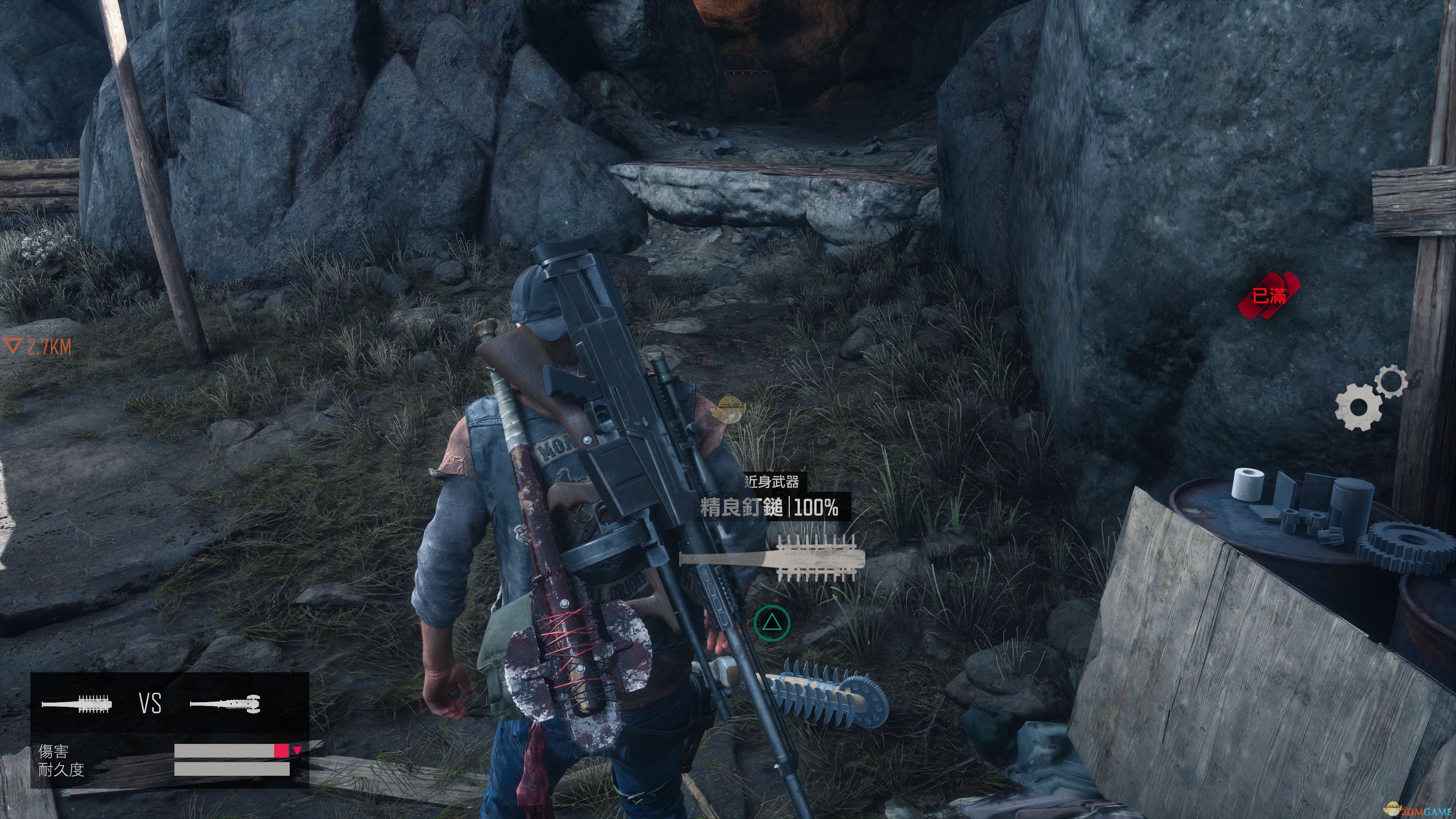Click the 精良釘鎚 pickup label
Screen dimensions: 1456x819
click(742, 507)
